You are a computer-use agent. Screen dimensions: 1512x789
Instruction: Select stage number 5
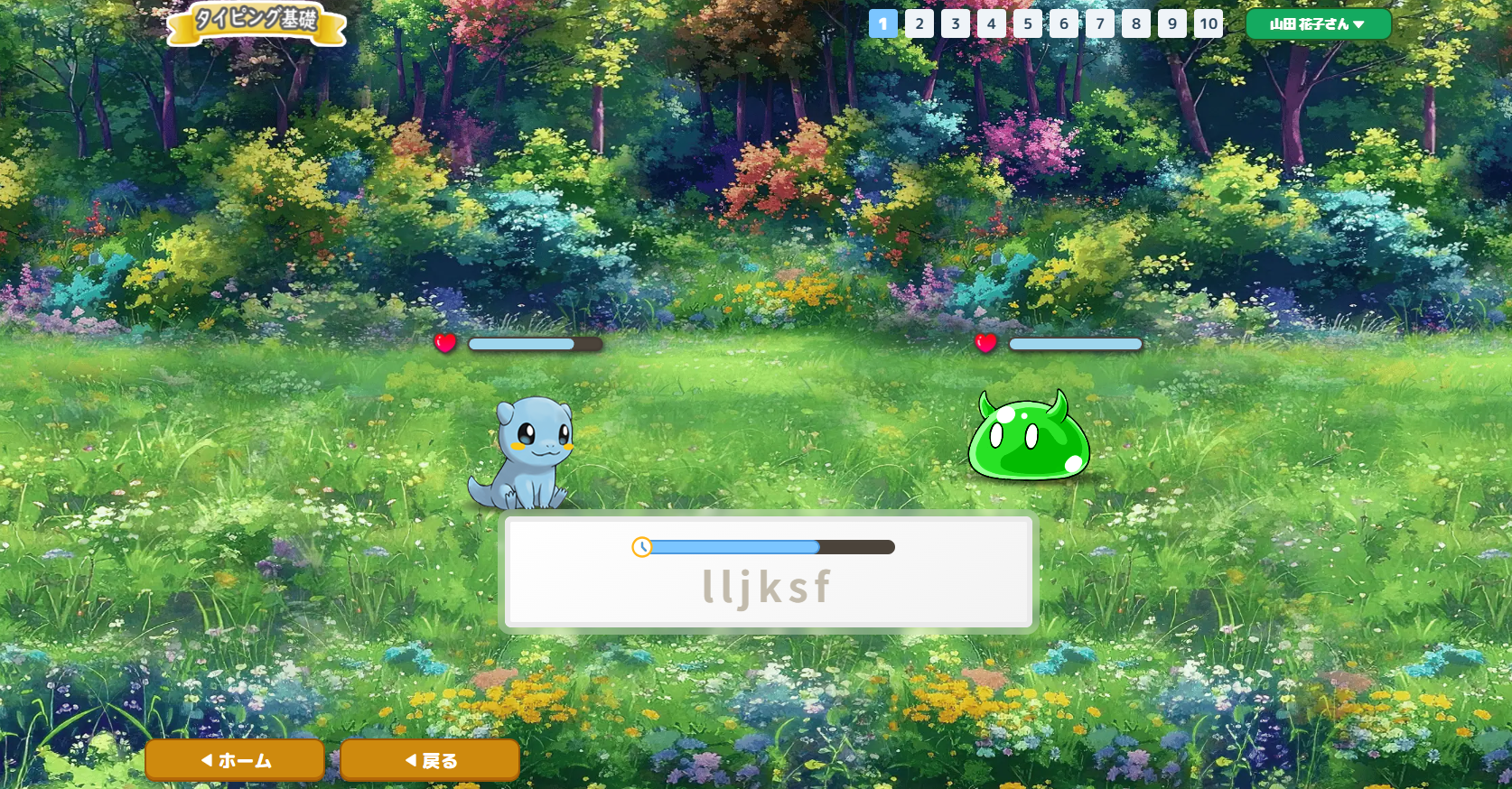(x=1028, y=24)
